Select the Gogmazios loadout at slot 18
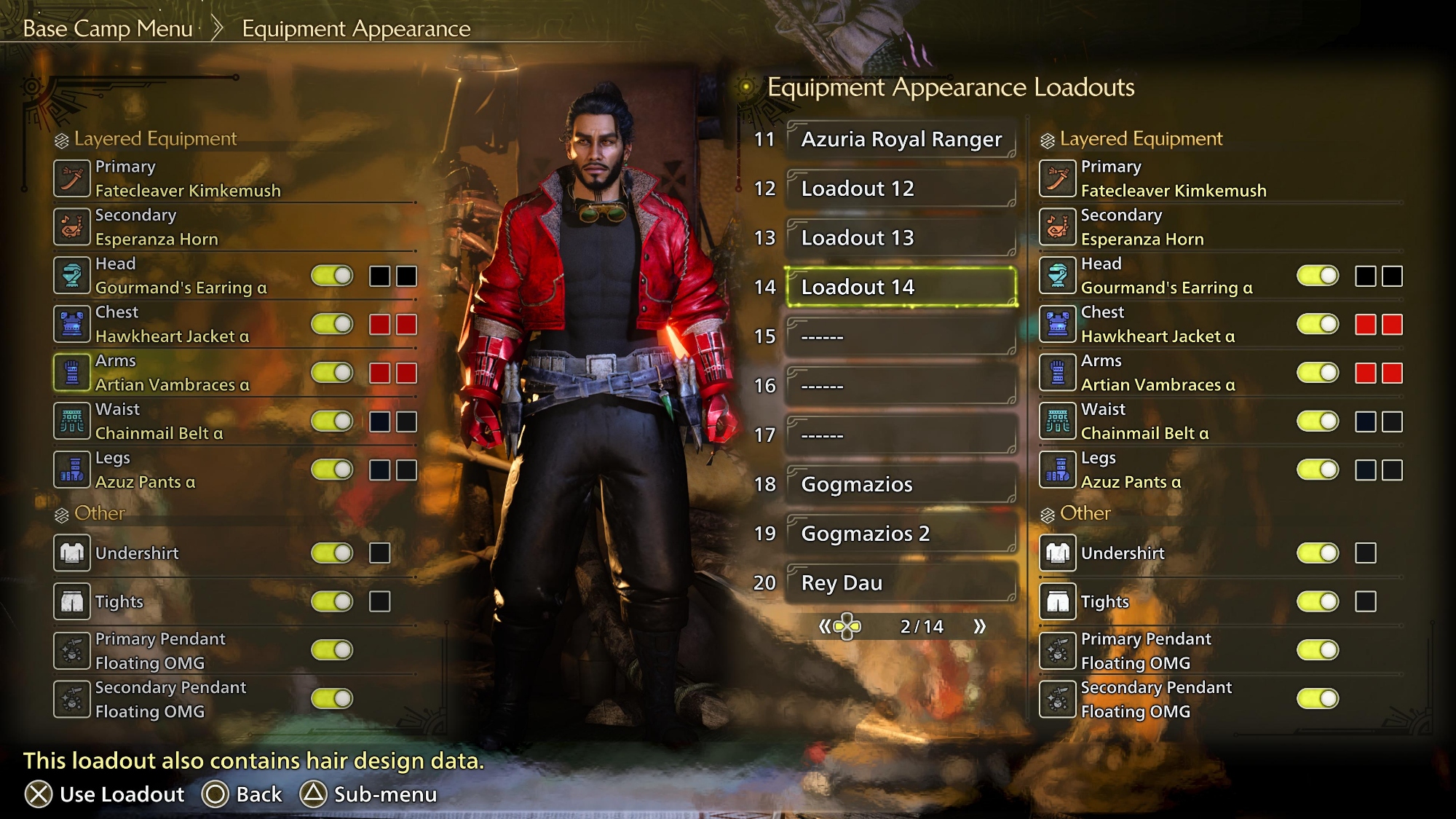Viewport: 1456px width, 819px height. tap(901, 484)
